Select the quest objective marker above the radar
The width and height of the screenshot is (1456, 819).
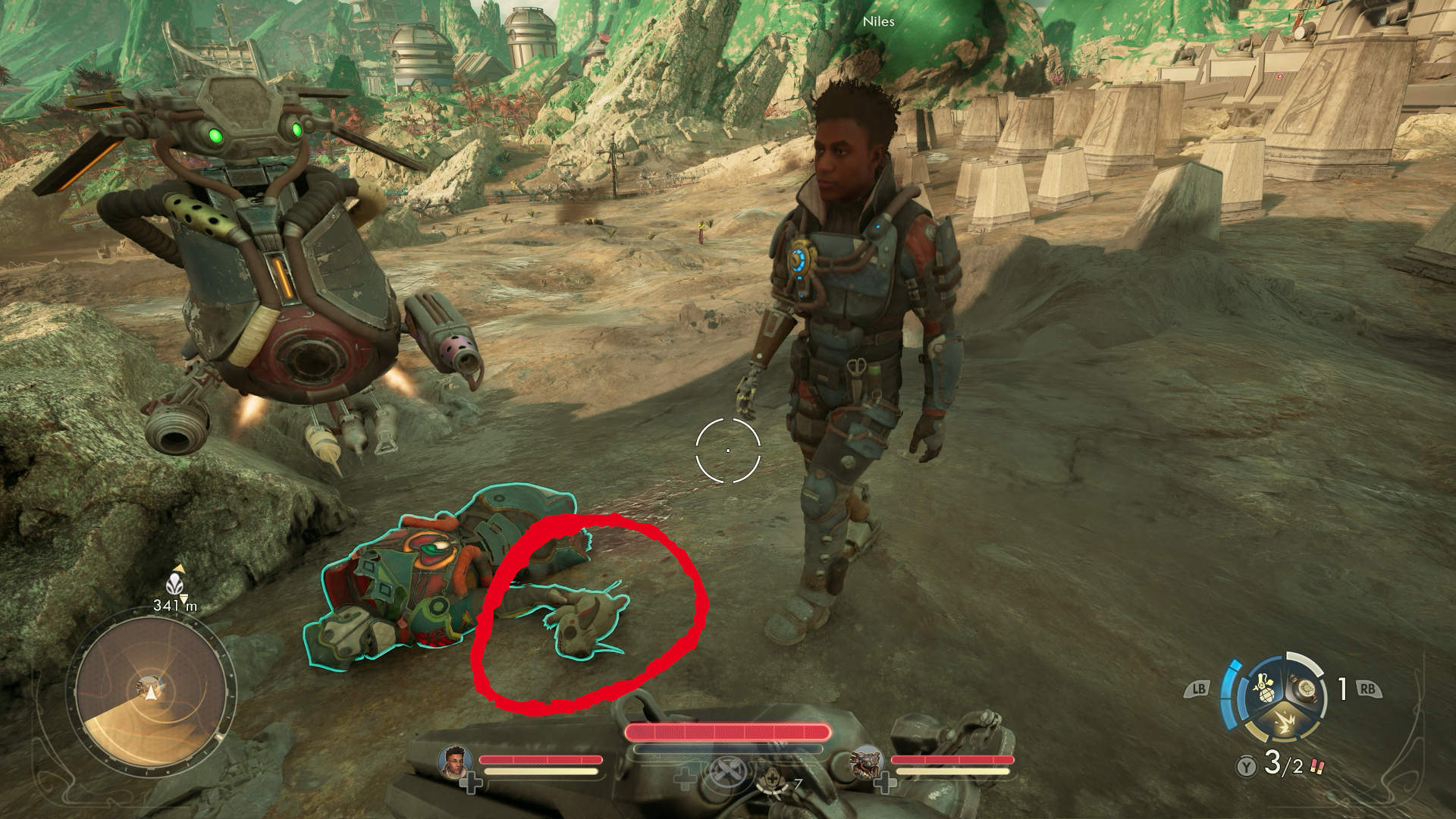point(174,585)
